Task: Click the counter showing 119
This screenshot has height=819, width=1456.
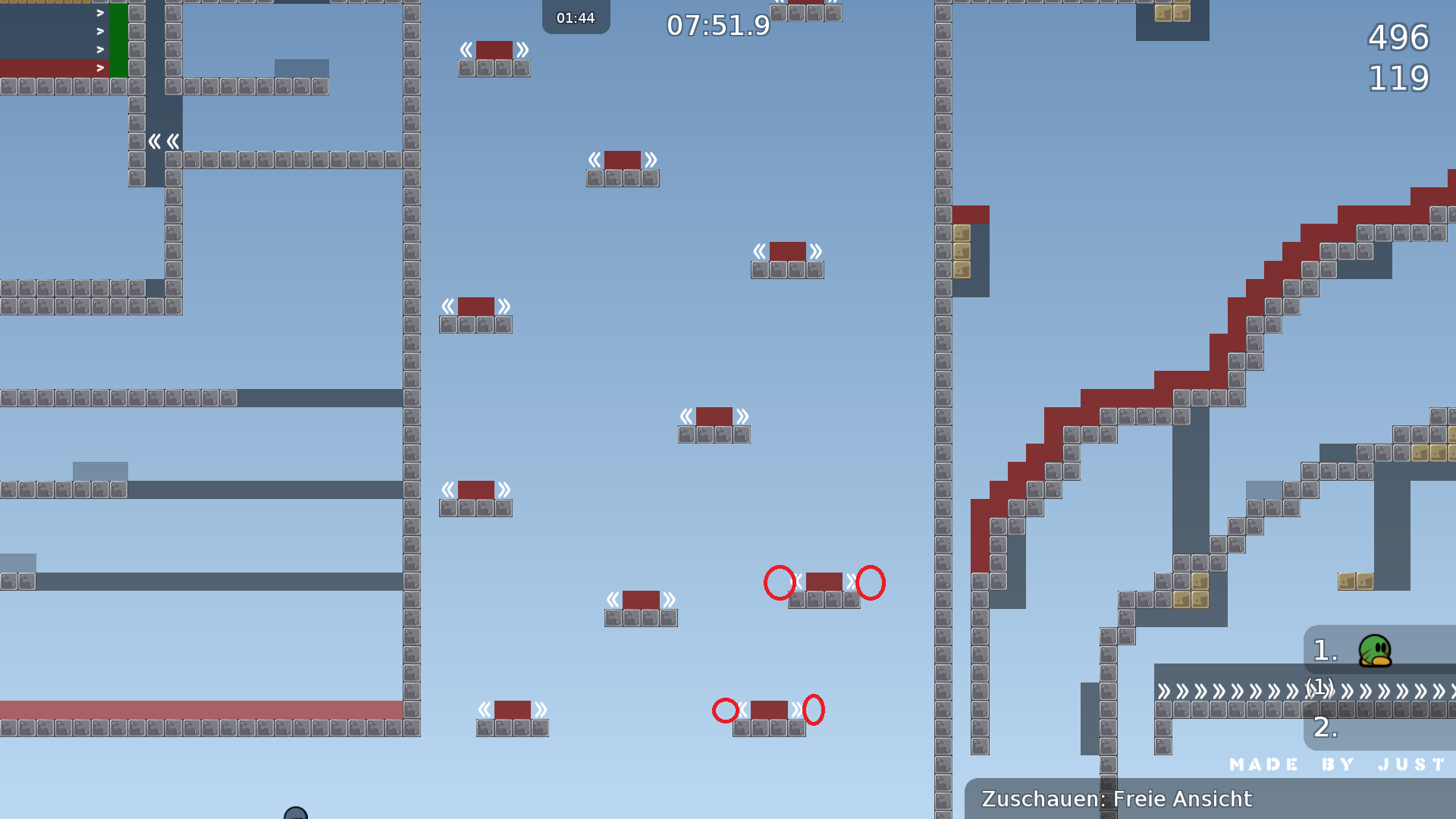Action: click(1398, 78)
